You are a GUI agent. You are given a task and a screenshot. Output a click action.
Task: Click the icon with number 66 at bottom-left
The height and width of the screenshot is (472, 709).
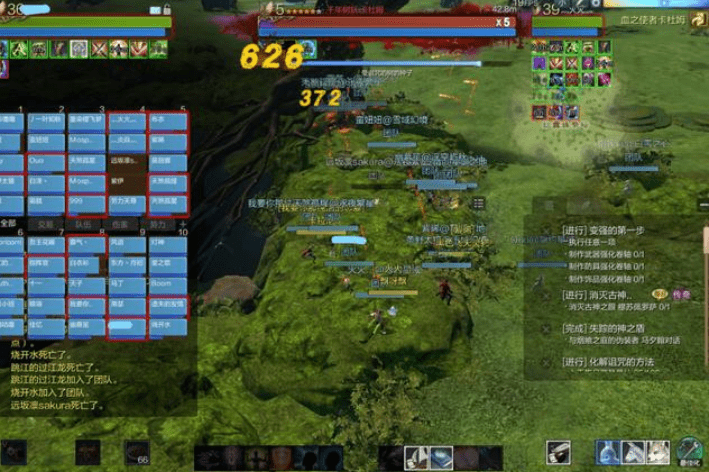pyautogui.click(x=136, y=453)
